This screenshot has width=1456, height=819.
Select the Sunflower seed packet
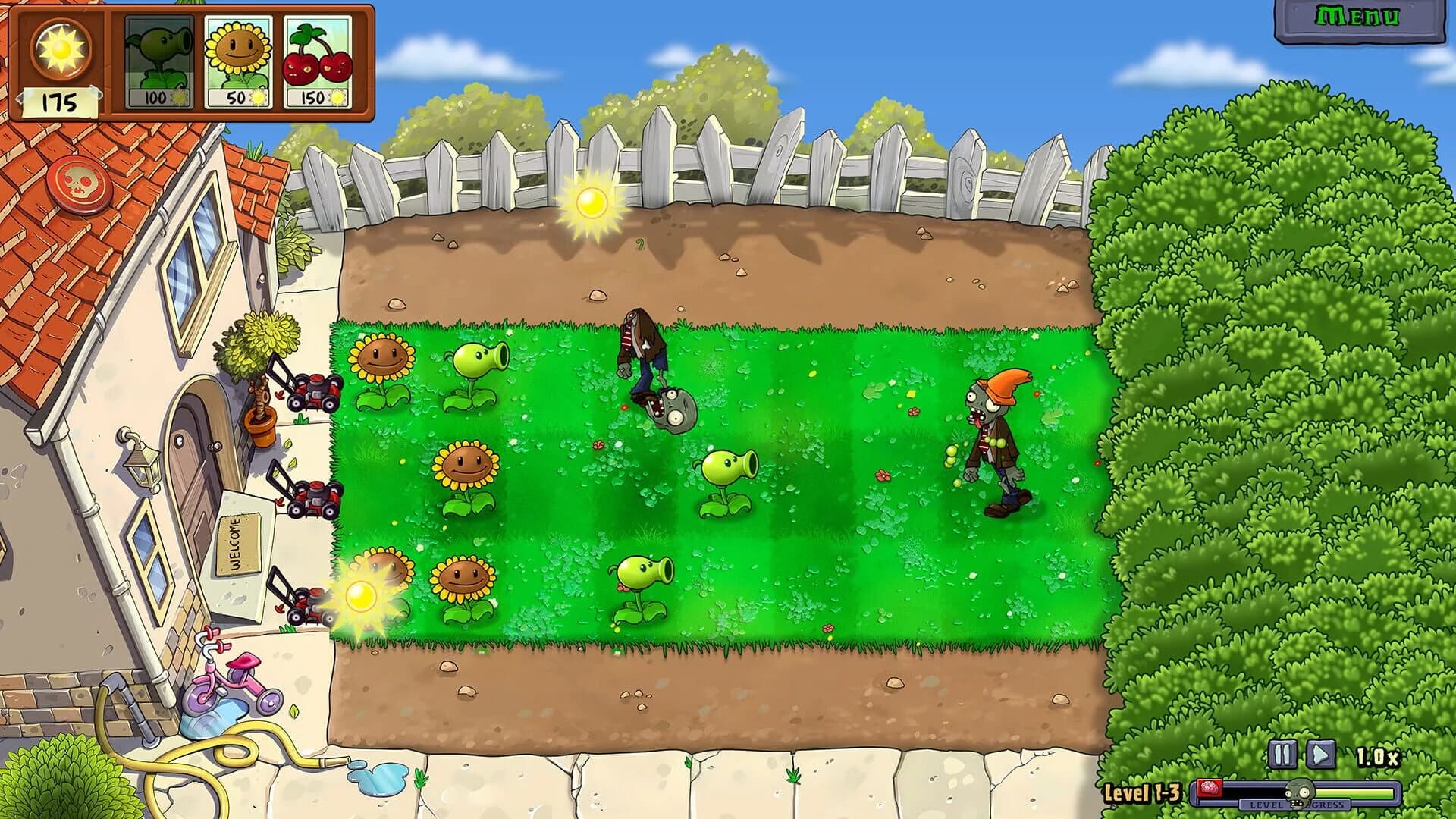coord(237,61)
